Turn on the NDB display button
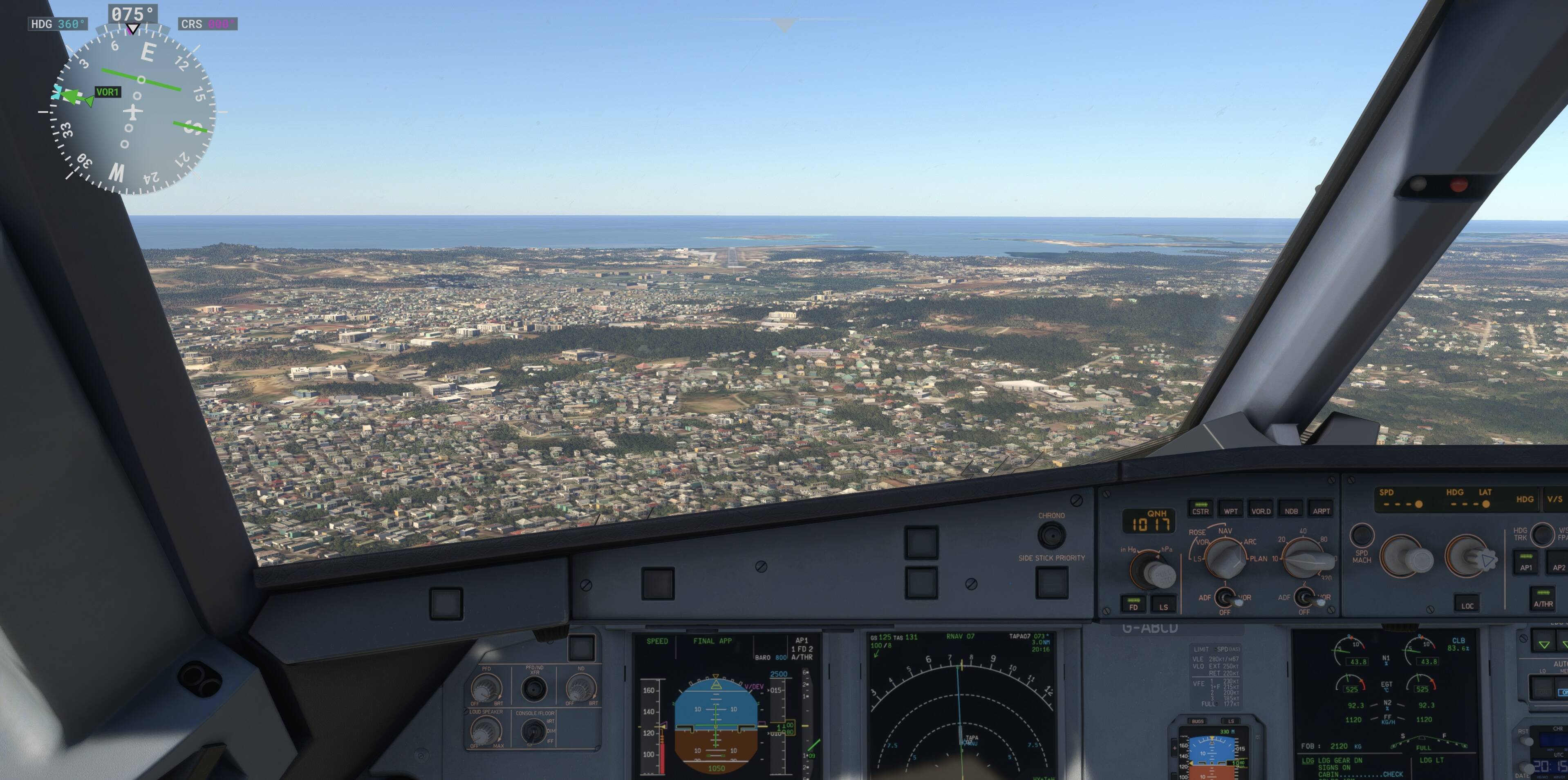1568x780 pixels. coord(1291,509)
